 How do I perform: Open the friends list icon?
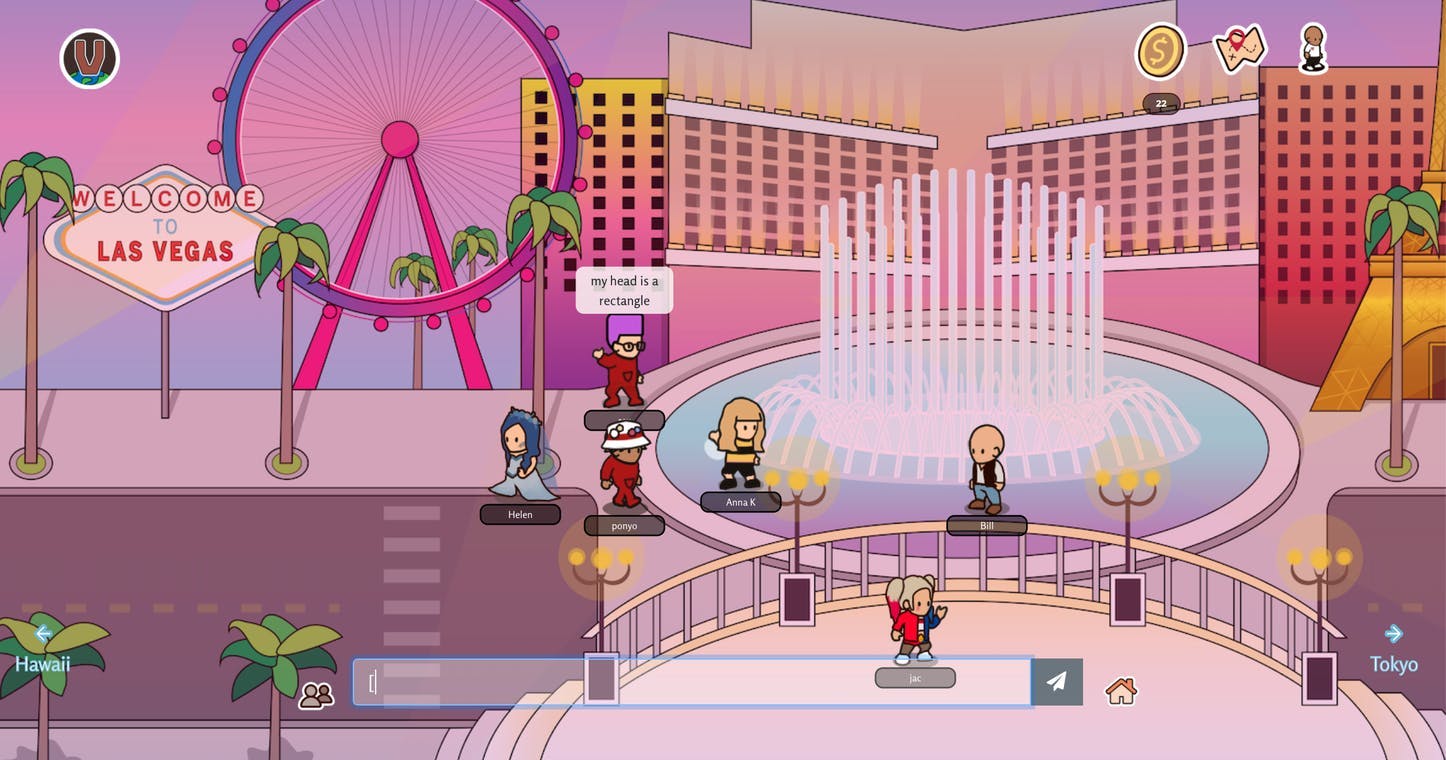316,695
